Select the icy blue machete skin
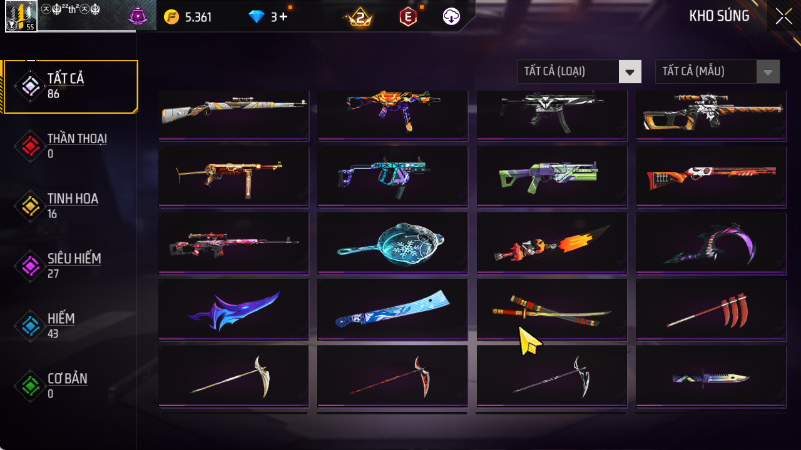The width and height of the screenshot is (801, 450). (392, 309)
